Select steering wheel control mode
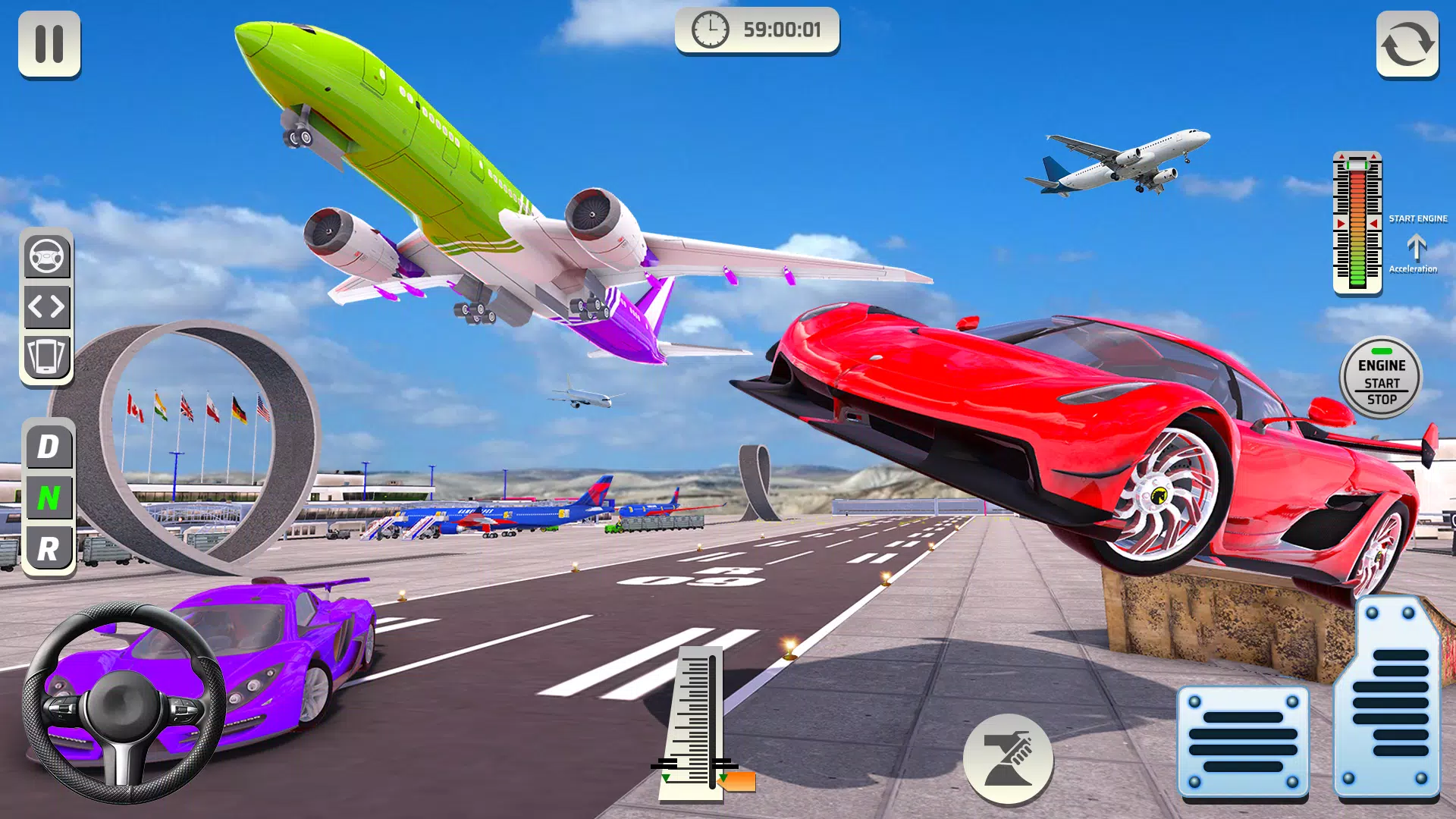This screenshot has width=1456, height=819. coord(48,256)
